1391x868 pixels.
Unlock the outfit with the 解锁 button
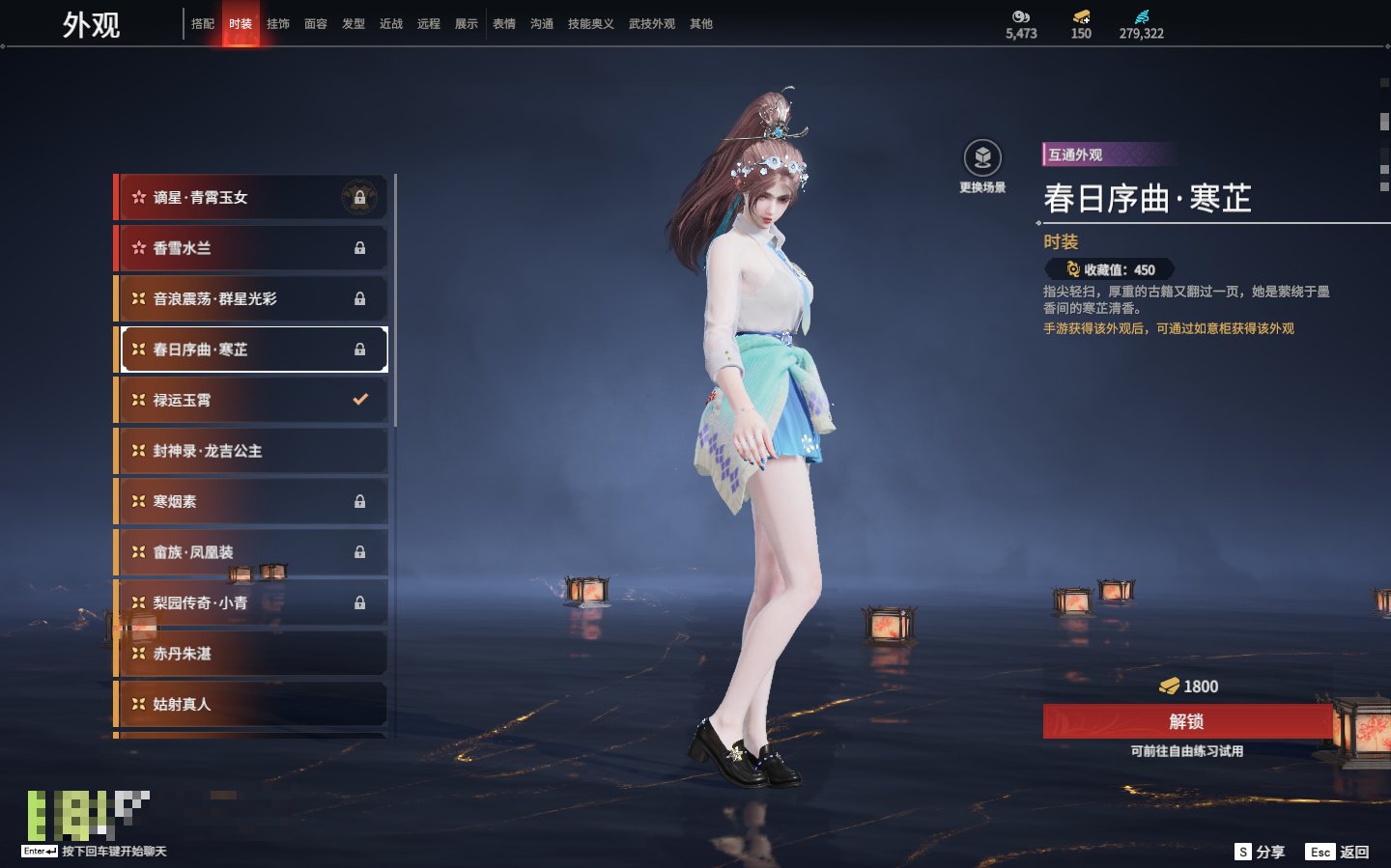1186,721
